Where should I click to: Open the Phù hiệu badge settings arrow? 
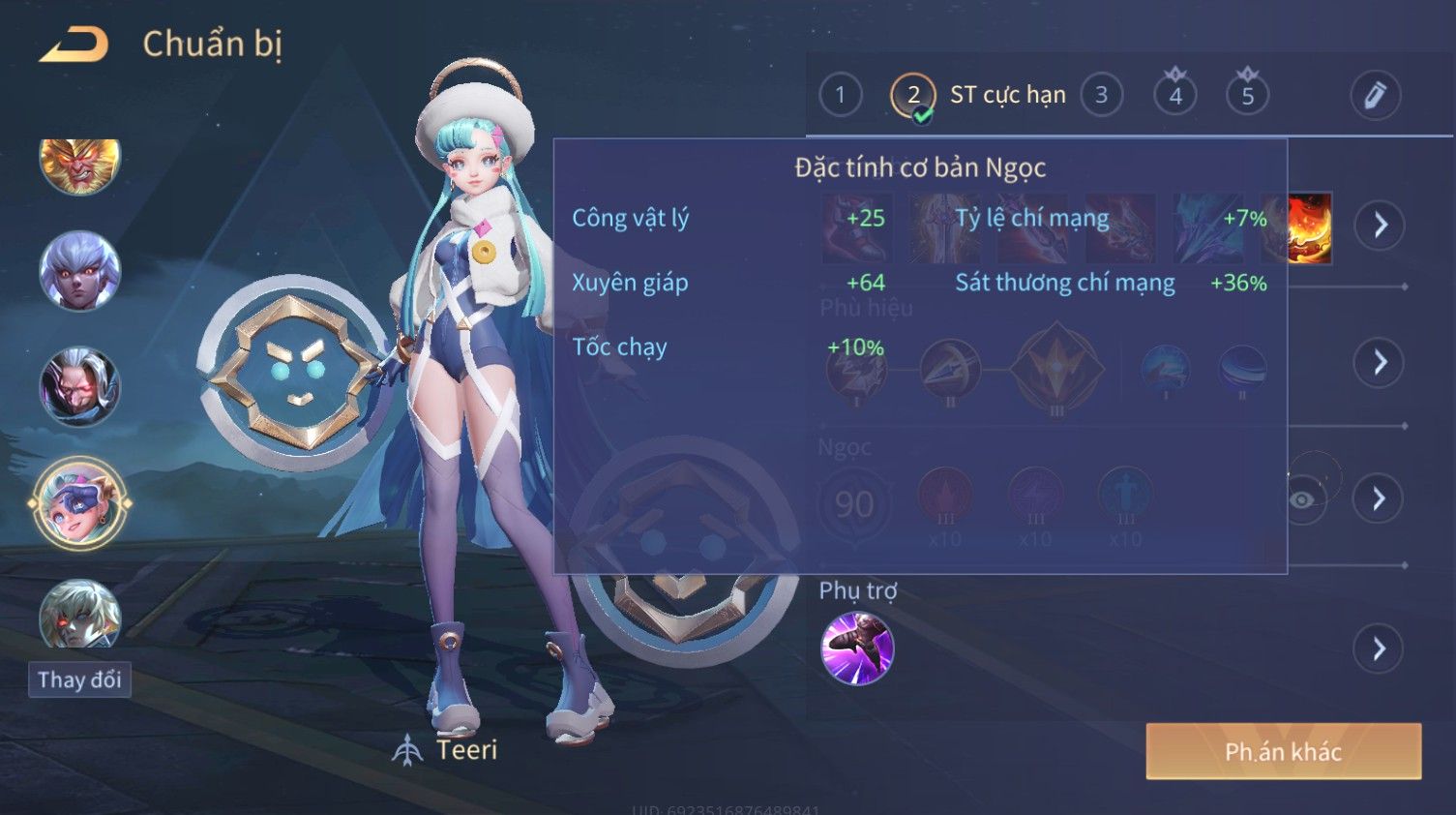[x=1380, y=362]
